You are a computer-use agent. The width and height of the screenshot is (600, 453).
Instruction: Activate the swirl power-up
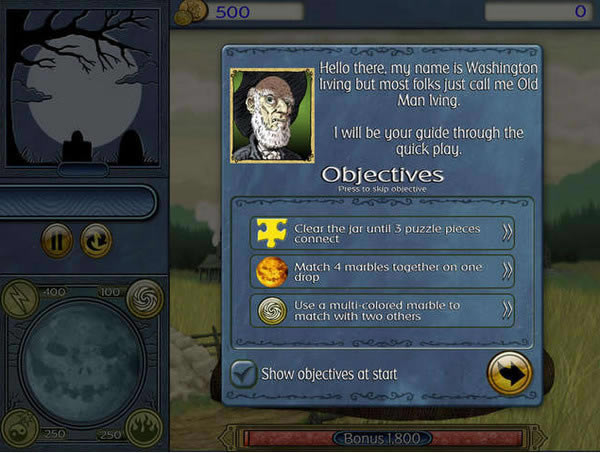[x=144, y=297]
